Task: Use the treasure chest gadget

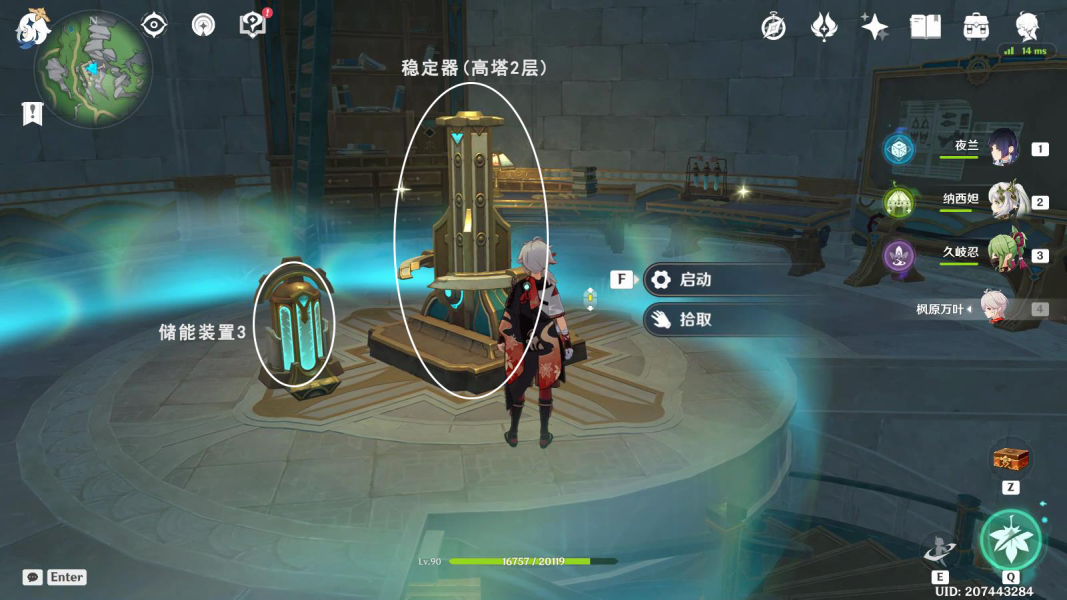Action: (x=1010, y=460)
